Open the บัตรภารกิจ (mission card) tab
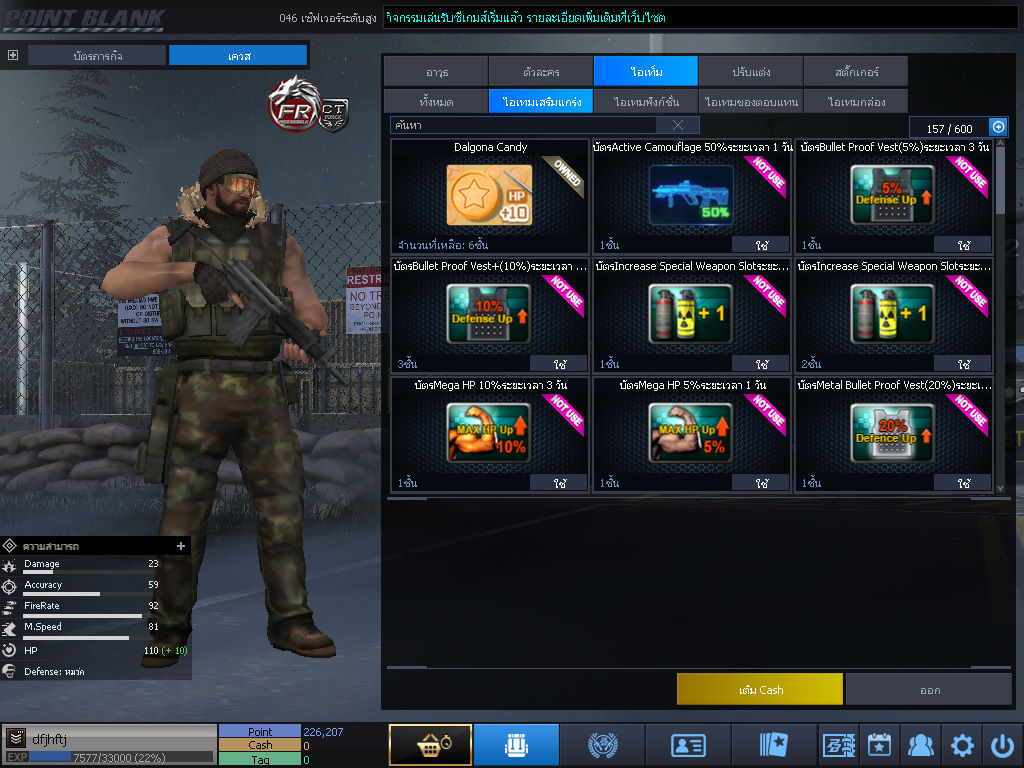This screenshot has width=1024, height=768. tap(97, 56)
